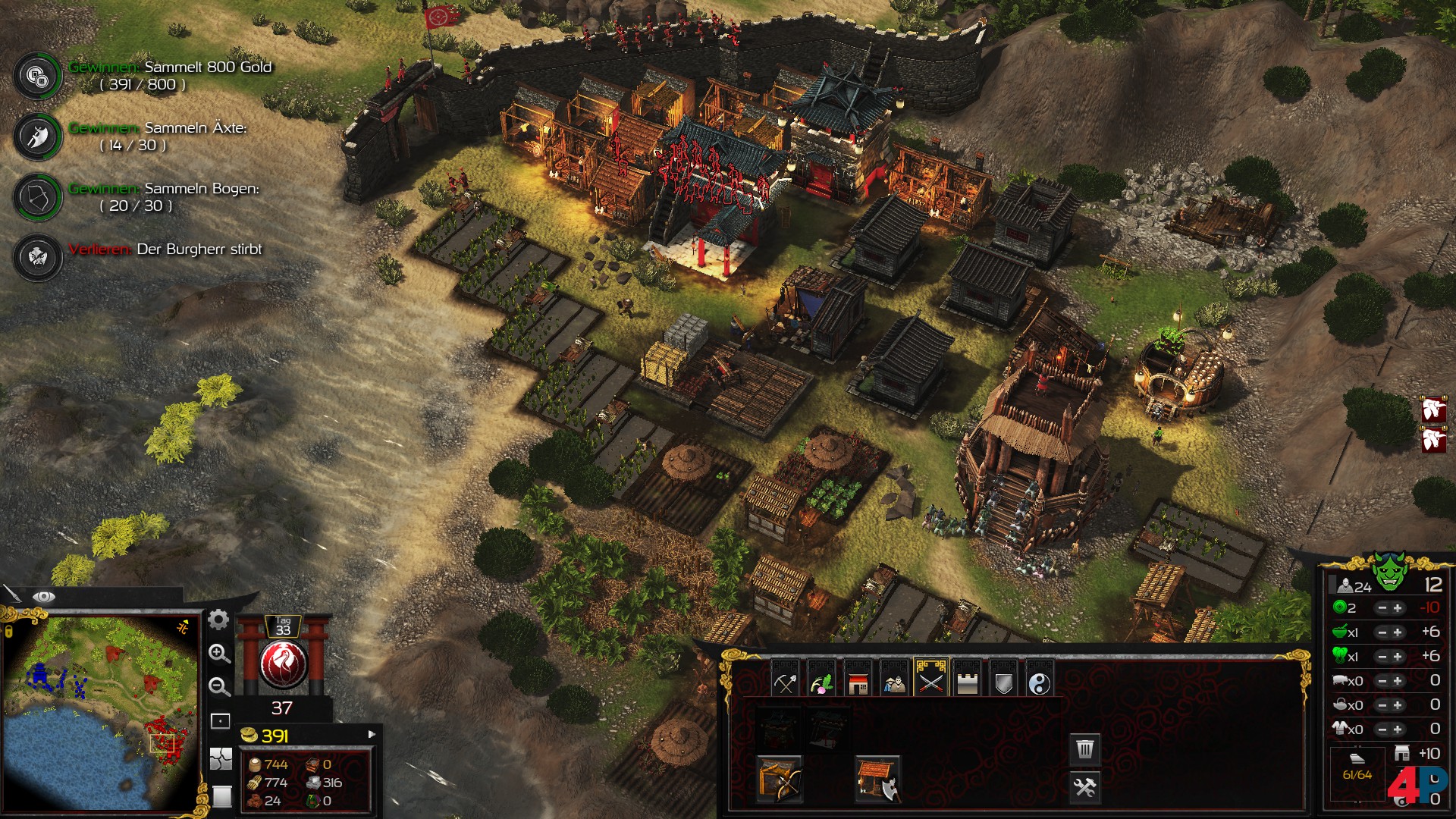Open the game settings gear icon
The width and height of the screenshot is (1456, 819).
click(x=218, y=620)
